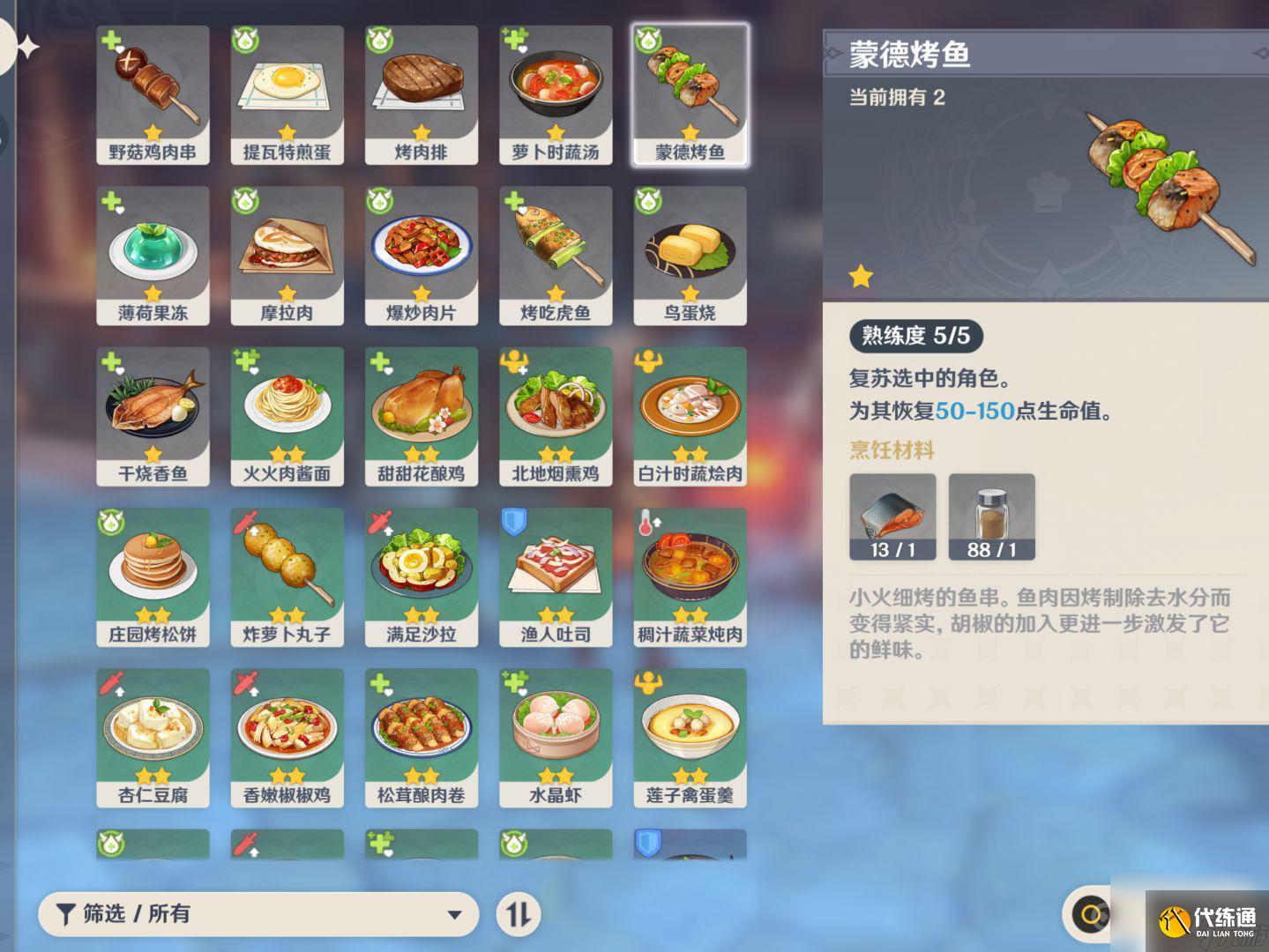Image resolution: width=1269 pixels, height=952 pixels.
Task: Select the 提瓦特煎蛋 recipe
Action: (286, 93)
